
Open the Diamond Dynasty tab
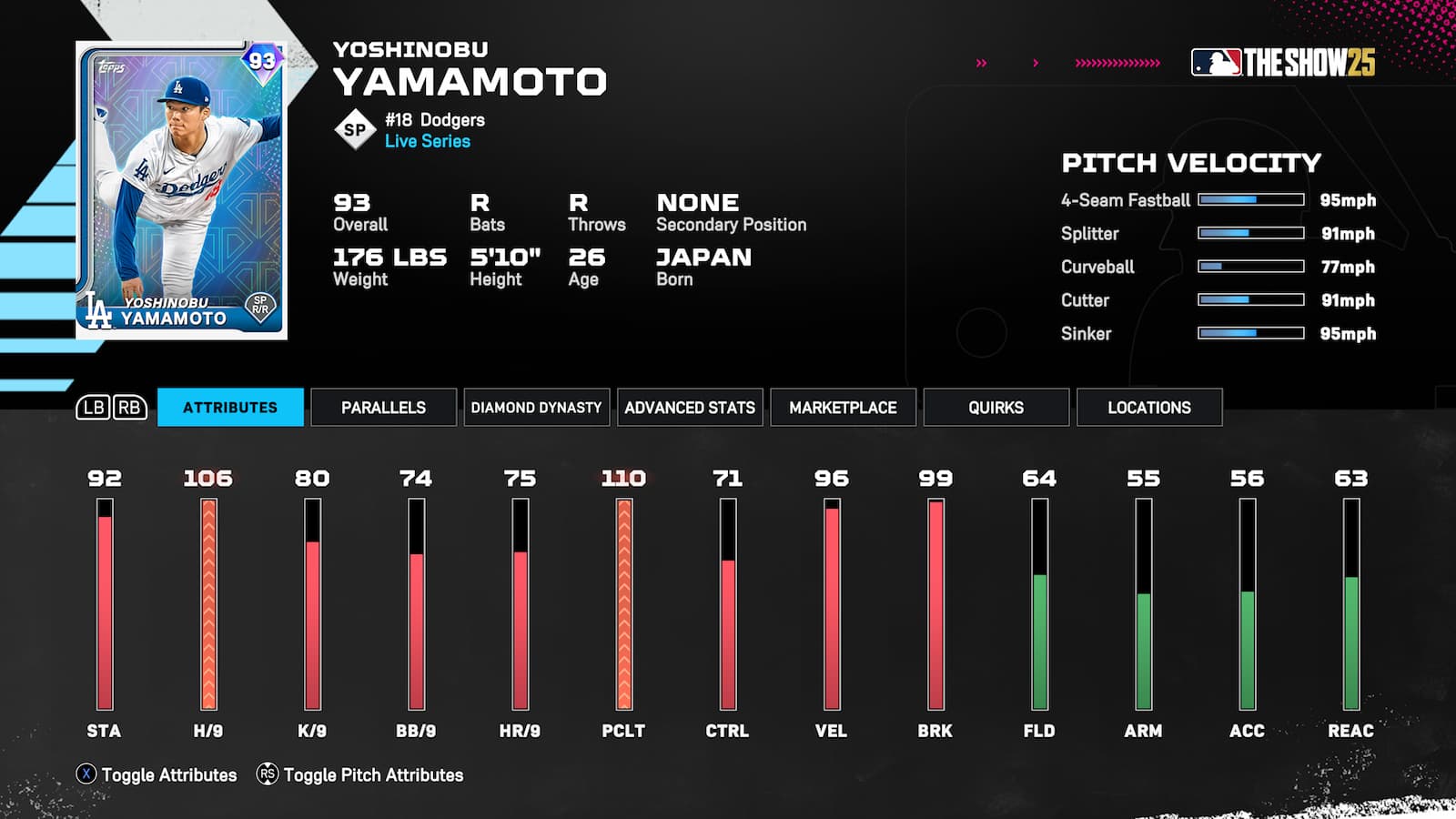(536, 407)
